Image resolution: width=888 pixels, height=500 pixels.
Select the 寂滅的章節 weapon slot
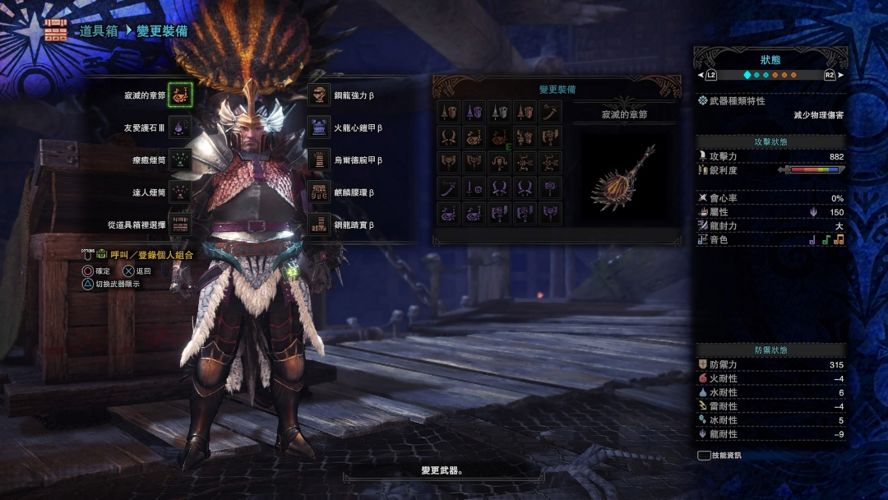(180, 96)
